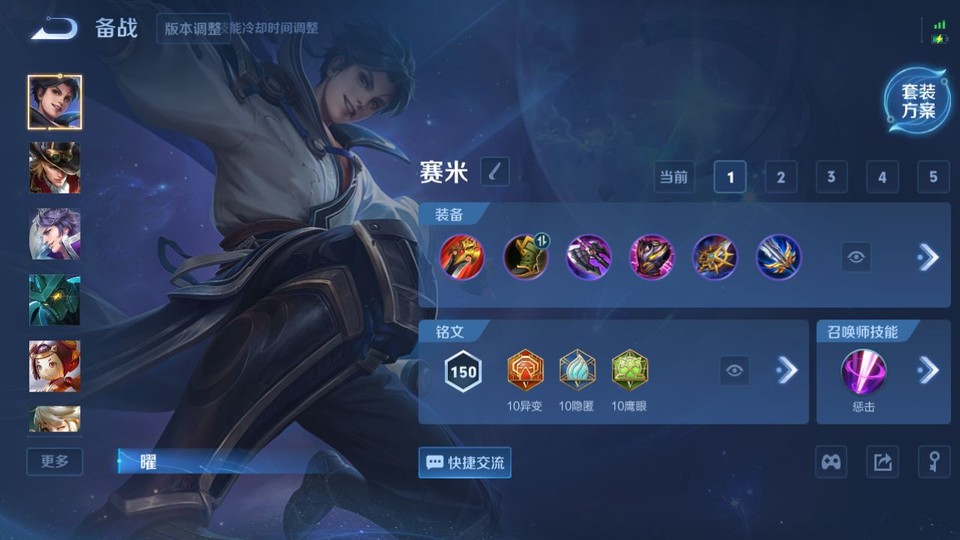Viewport: 960px width, 540px height.
Task: Rename the 赛米 loadout with edit icon
Action: click(x=494, y=172)
